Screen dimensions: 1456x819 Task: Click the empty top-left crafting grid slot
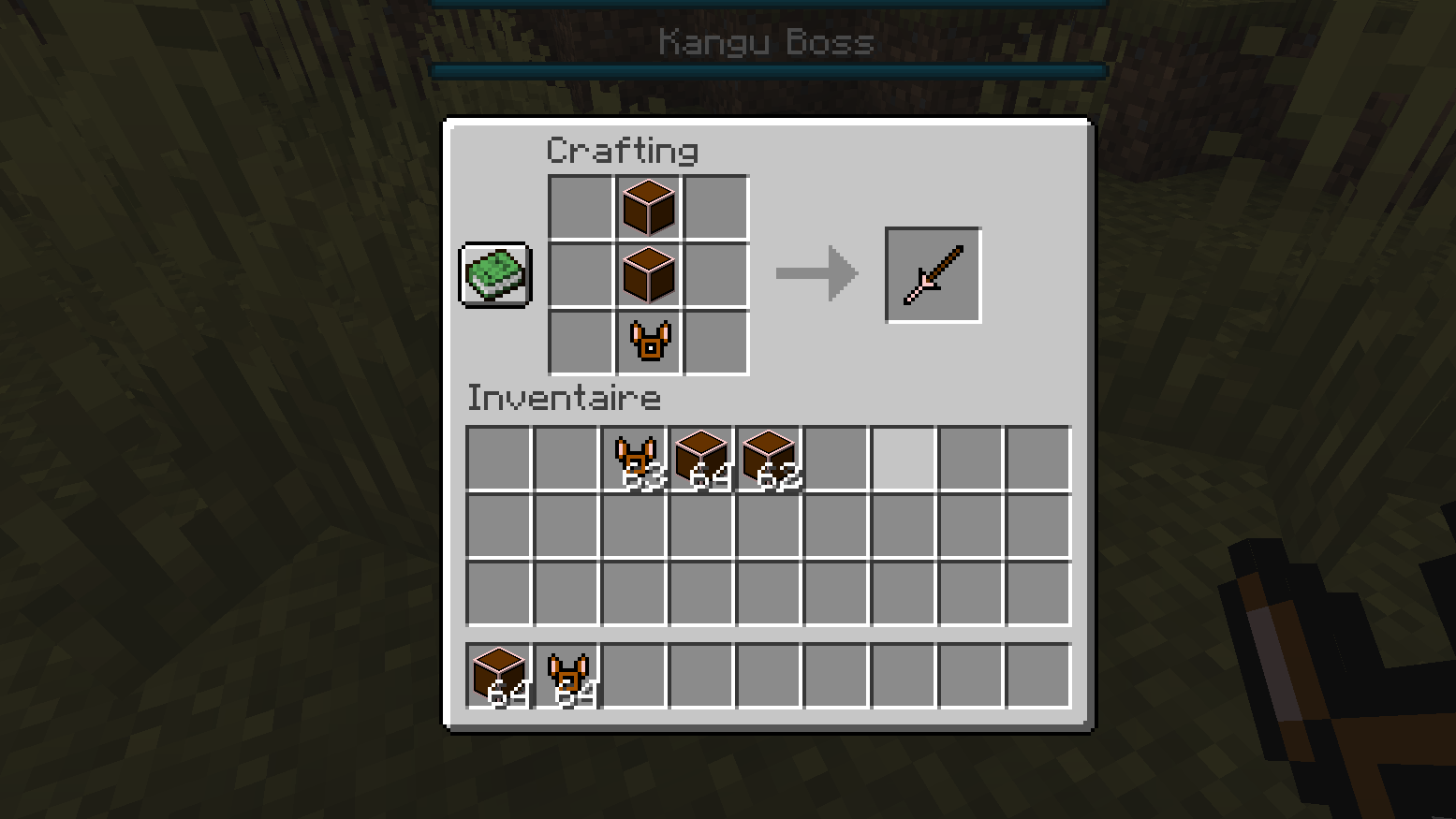(x=580, y=206)
